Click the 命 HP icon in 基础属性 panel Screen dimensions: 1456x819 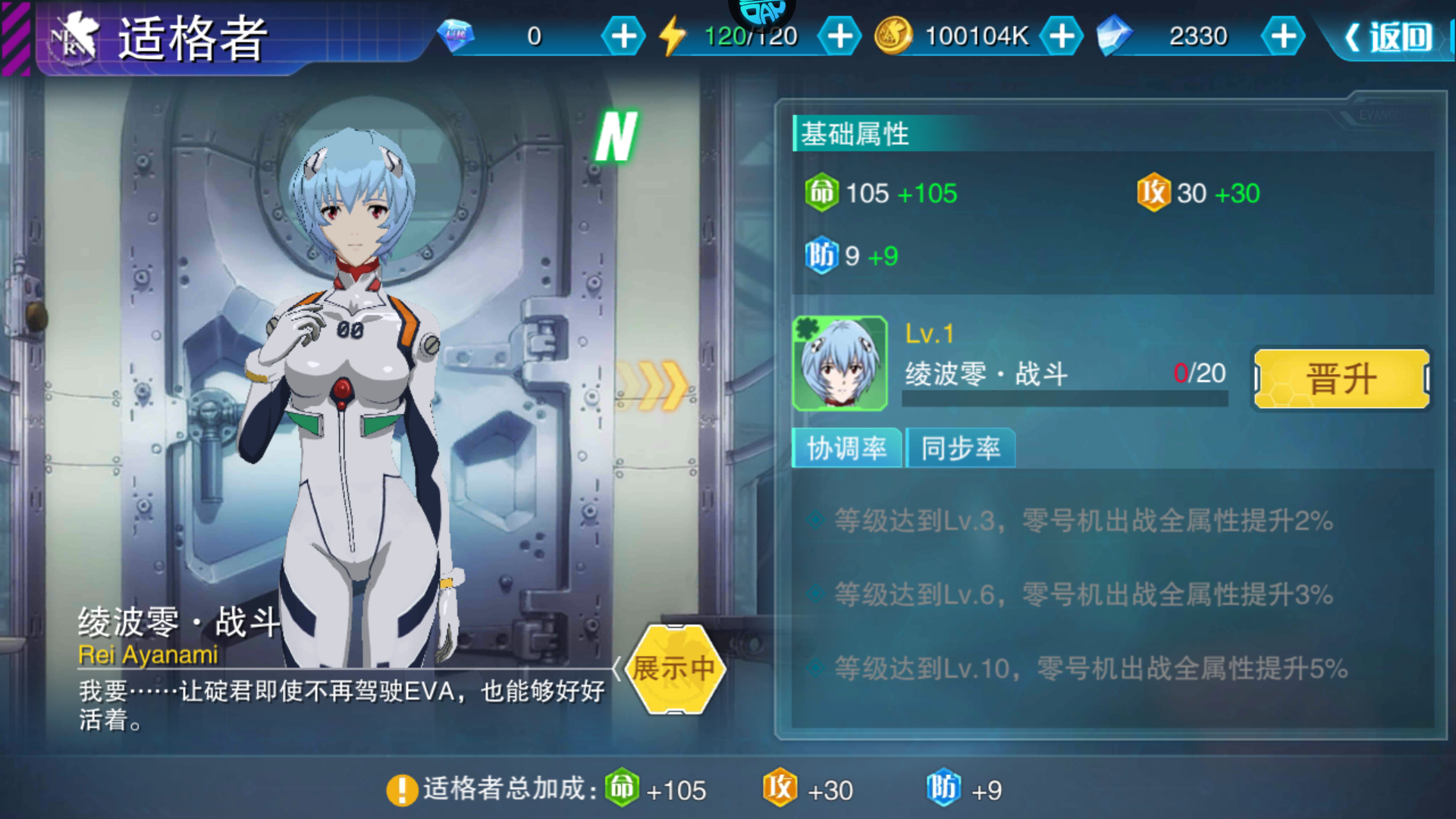[x=821, y=193]
